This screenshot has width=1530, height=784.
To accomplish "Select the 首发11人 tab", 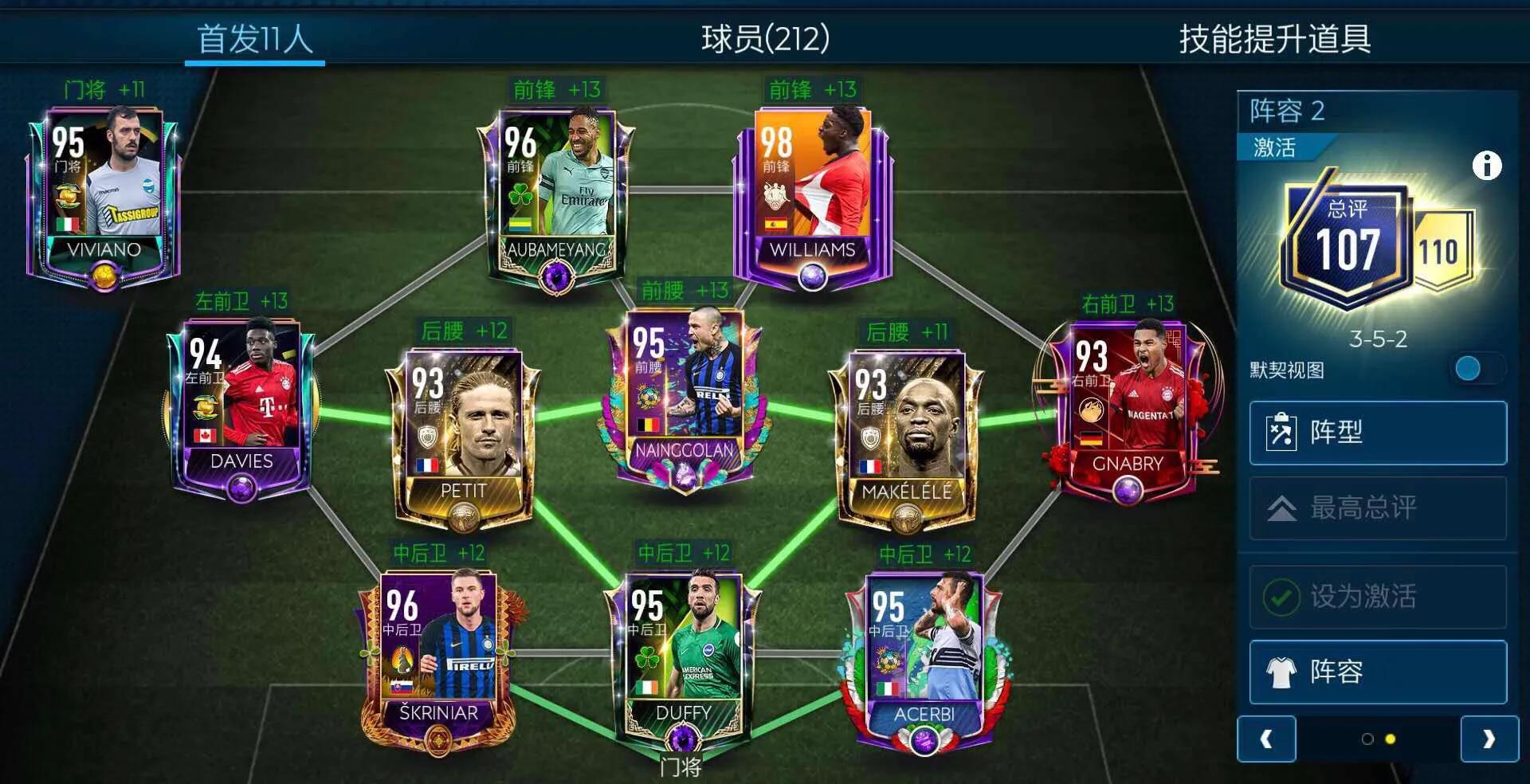I will point(255,38).
